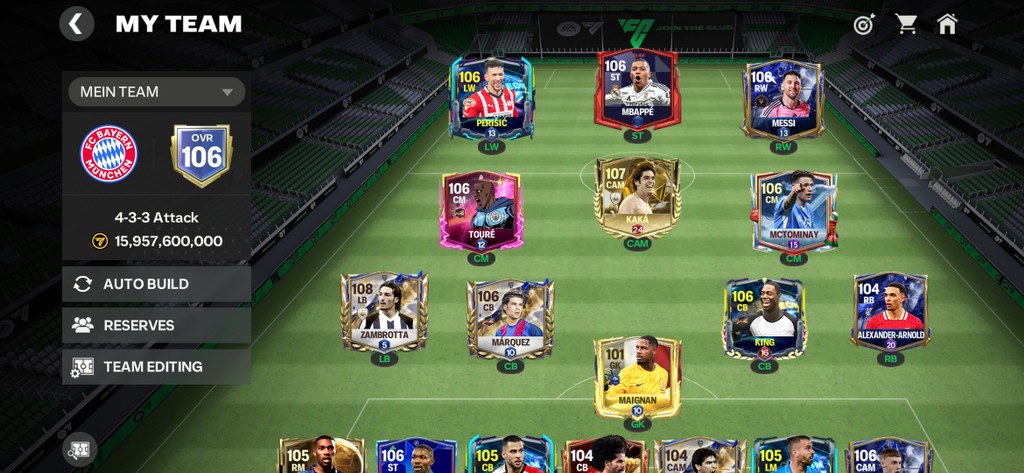Image resolution: width=1024 pixels, height=473 pixels.
Task: Open the MEIN TEAM dropdown
Action: click(156, 92)
